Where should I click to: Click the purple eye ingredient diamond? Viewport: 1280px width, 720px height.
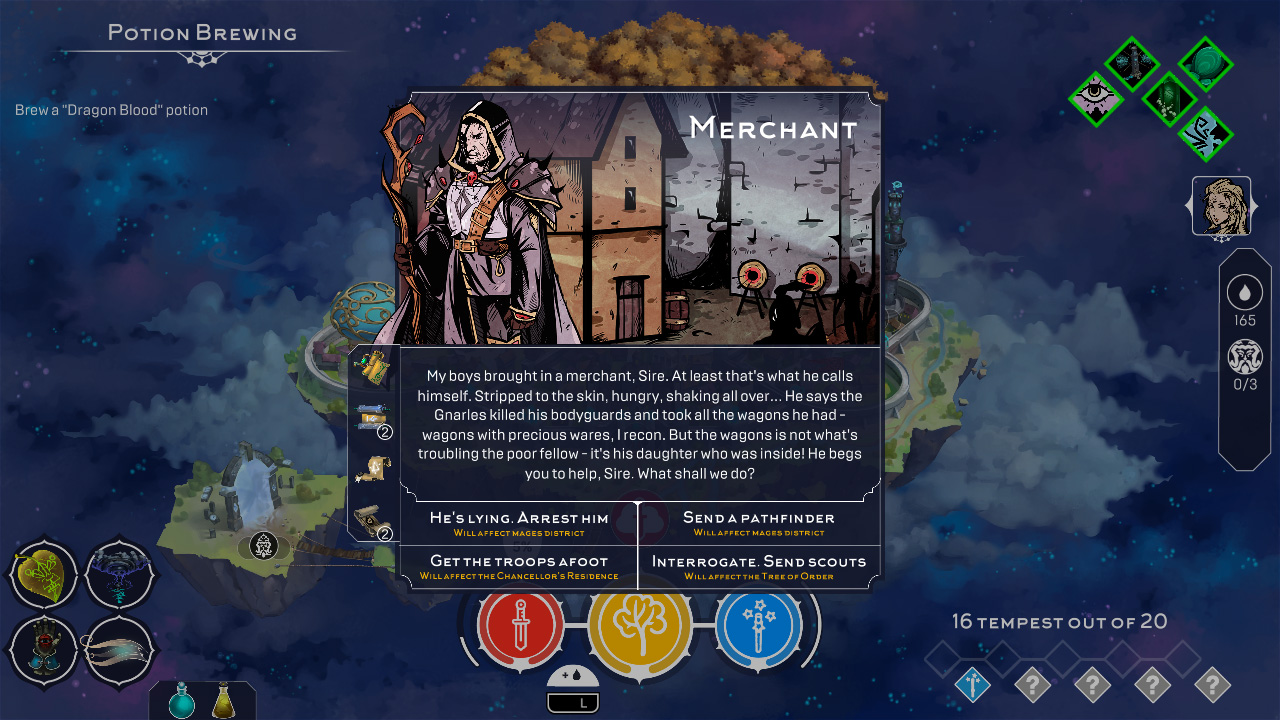[1096, 98]
